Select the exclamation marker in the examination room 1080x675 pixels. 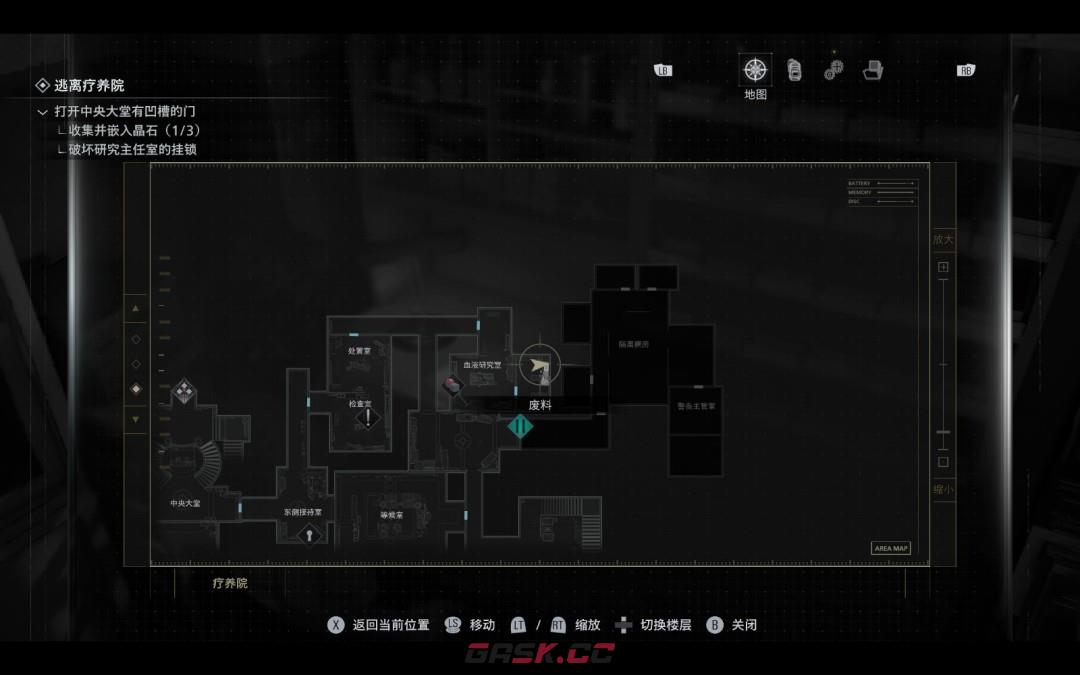pyautogui.click(x=368, y=417)
